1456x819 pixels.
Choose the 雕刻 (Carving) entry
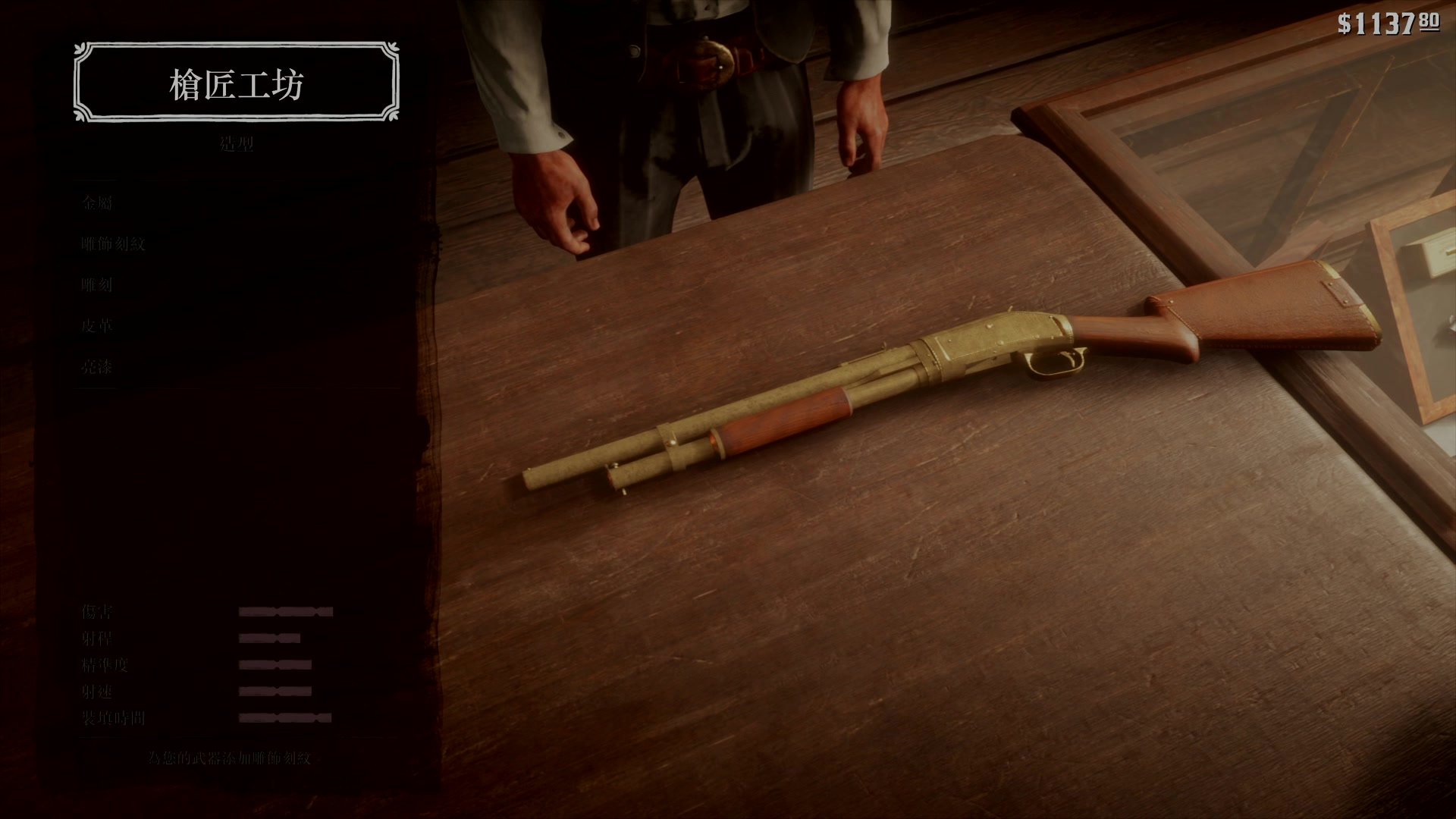pos(97,285)
